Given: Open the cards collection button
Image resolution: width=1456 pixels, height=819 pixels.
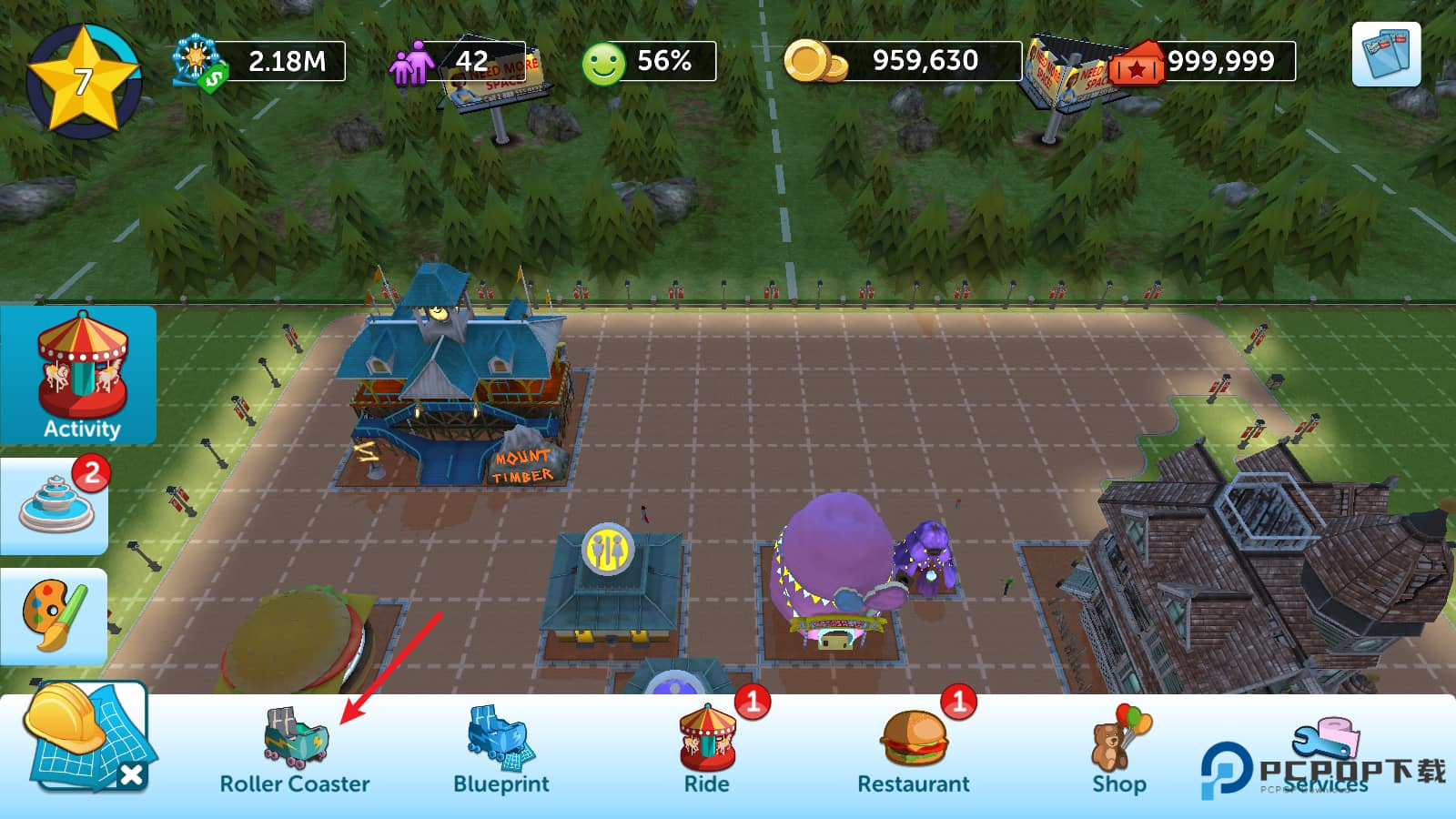Looking at the screenshot, I should point(1386,55).
